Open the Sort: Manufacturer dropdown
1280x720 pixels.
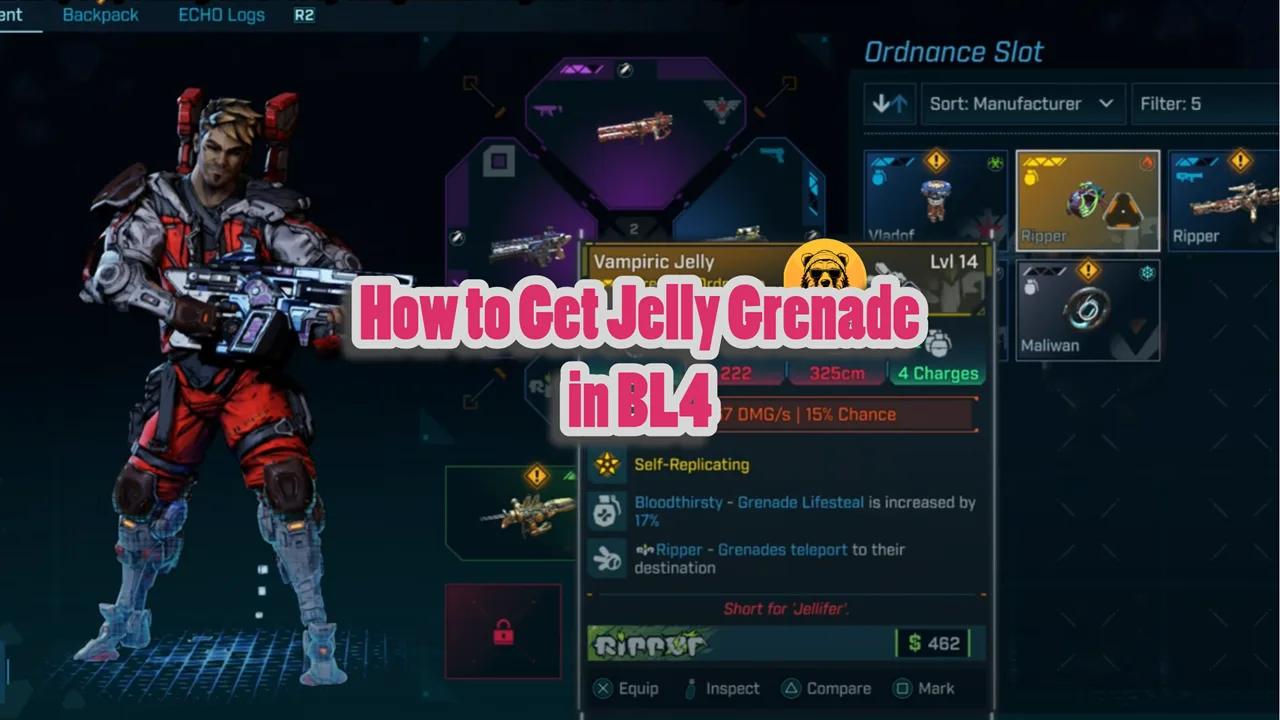(1023, 103)
